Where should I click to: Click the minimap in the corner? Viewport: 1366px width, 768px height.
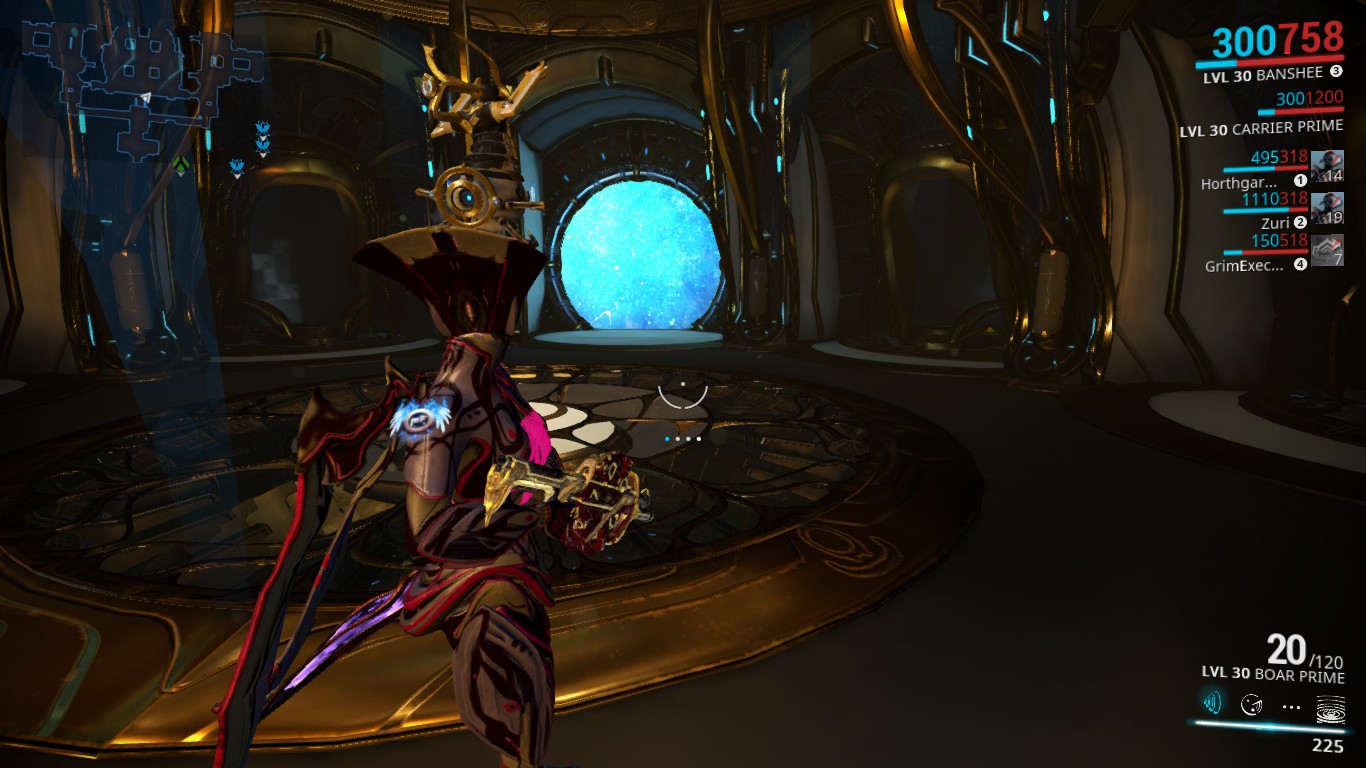pyautogui.click(x=140, y=80)
